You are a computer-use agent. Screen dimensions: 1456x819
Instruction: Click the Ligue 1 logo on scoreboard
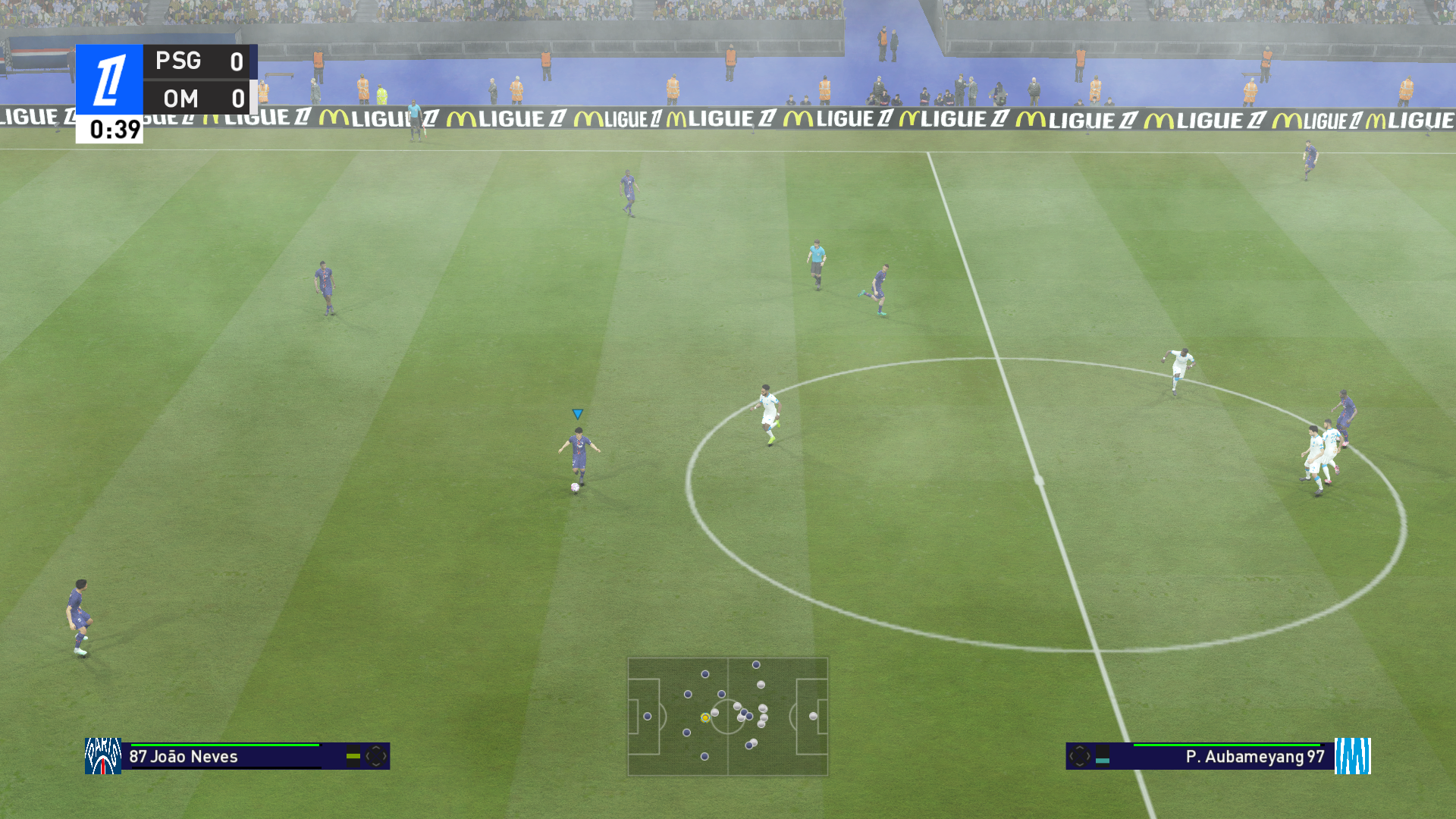point(109,80)
